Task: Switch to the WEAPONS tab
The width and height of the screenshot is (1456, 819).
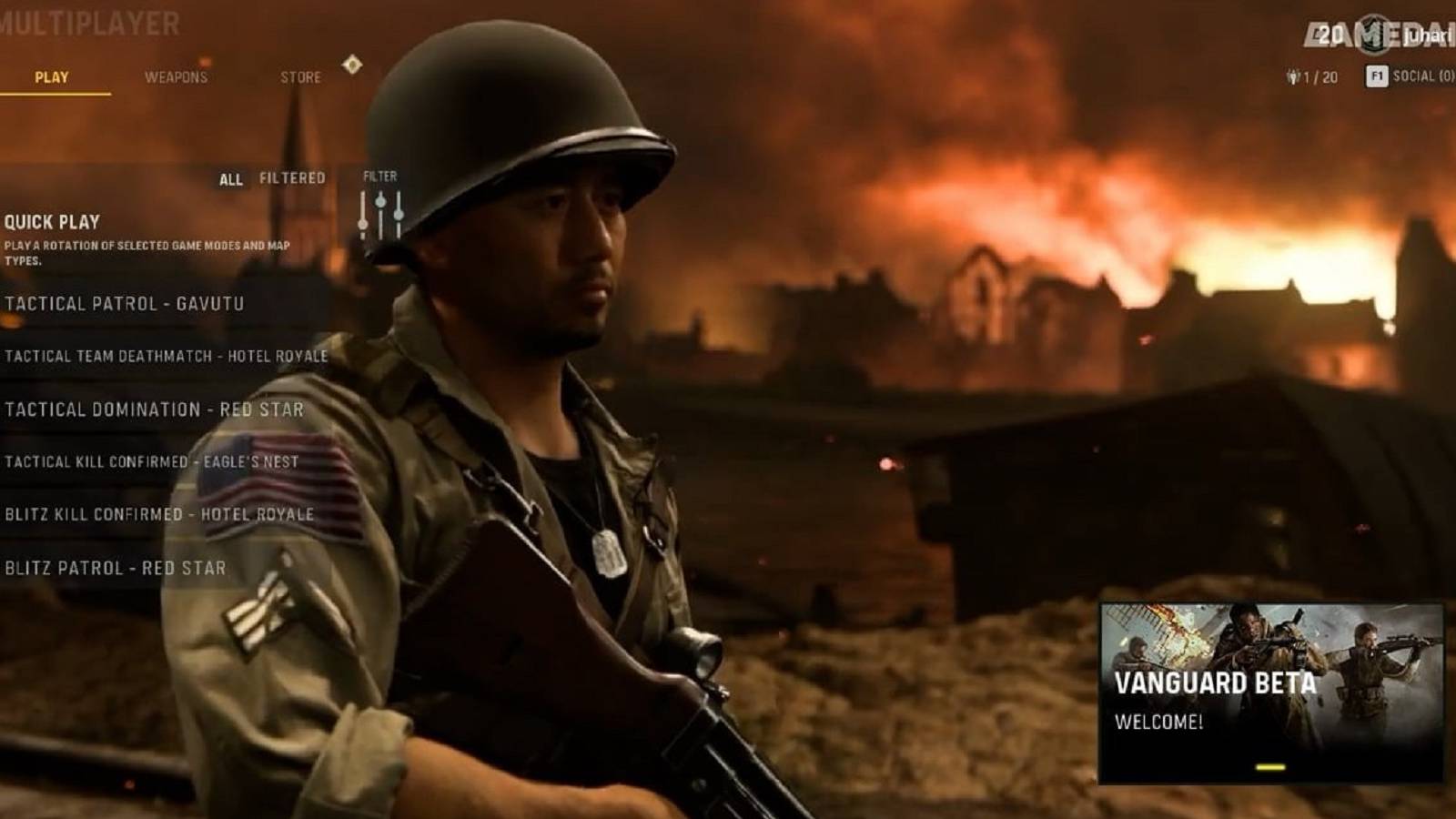Action: [x=175, y=78]
